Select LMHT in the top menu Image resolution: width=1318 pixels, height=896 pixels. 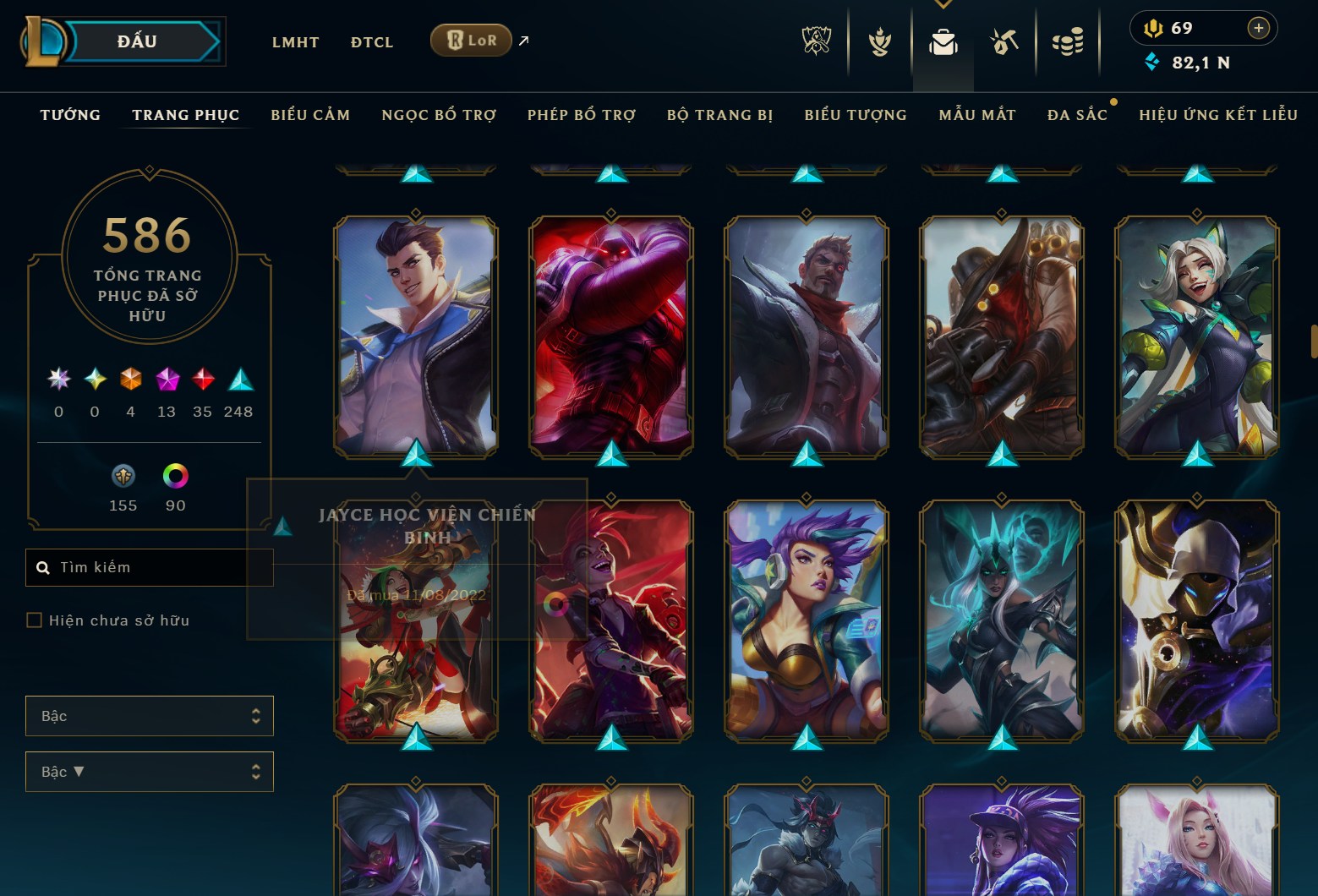(295, 41)
